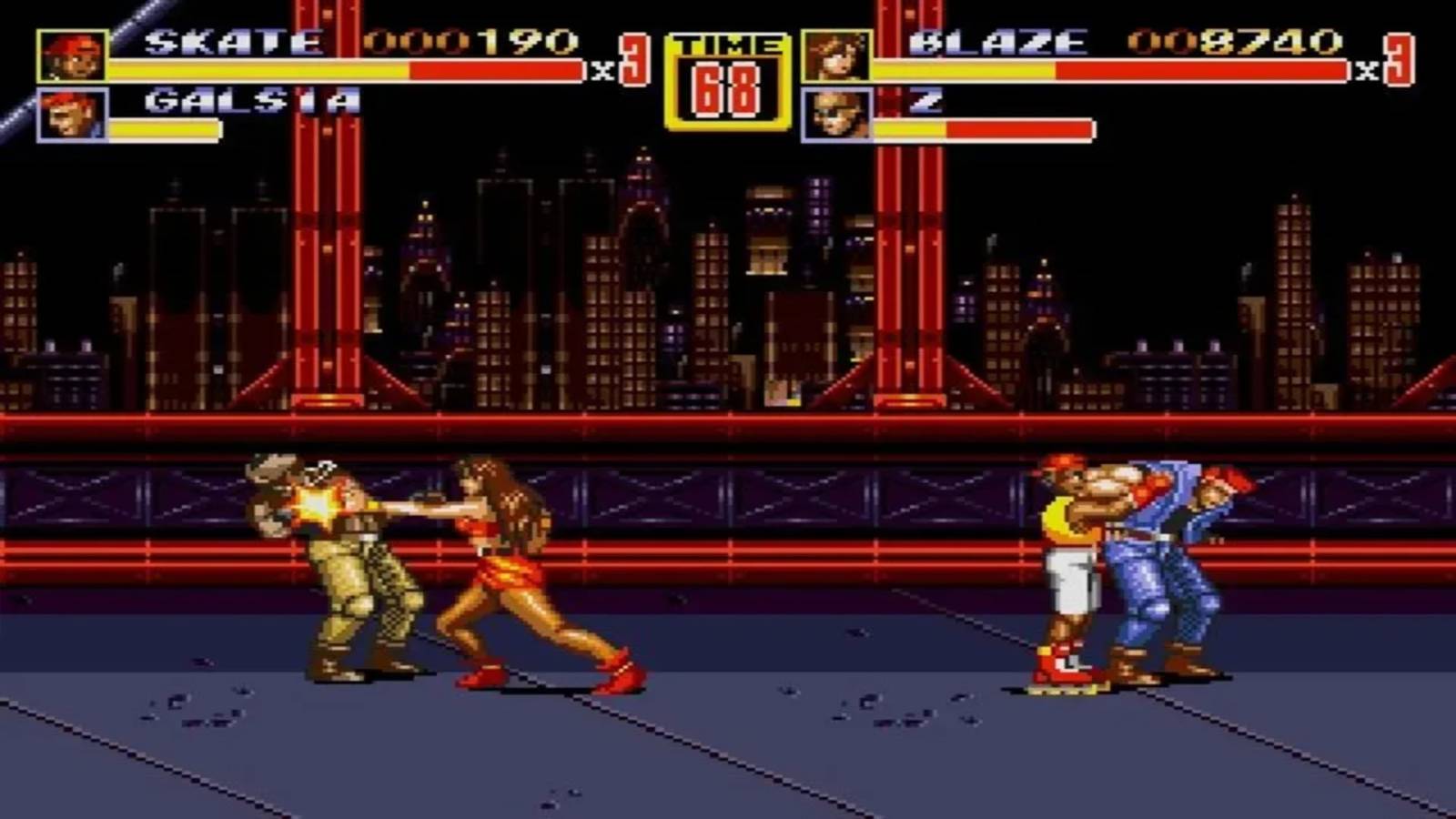Screen dimensions: 1456x819
Task: Click Blaze's player portrait
Action: [x=835, y=56]
